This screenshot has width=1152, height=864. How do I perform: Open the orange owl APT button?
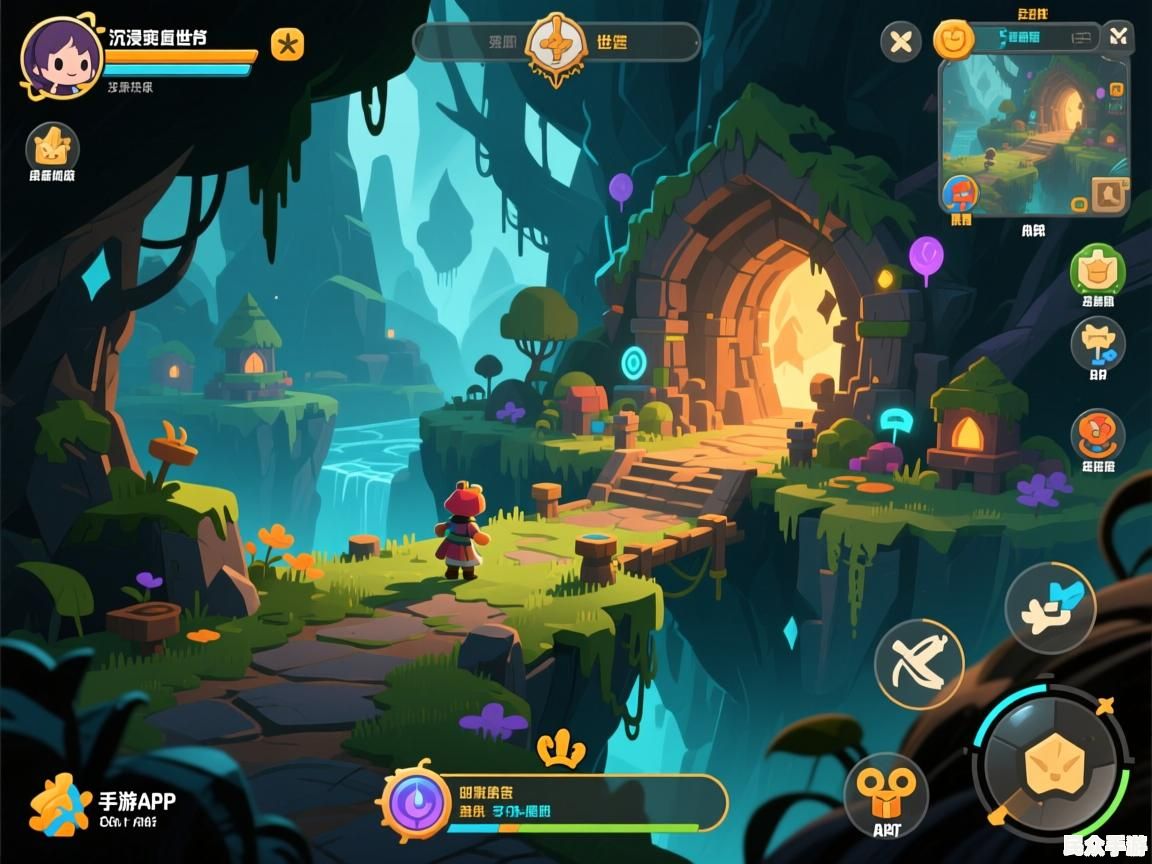pyautogui.click(x=886, y=795)
